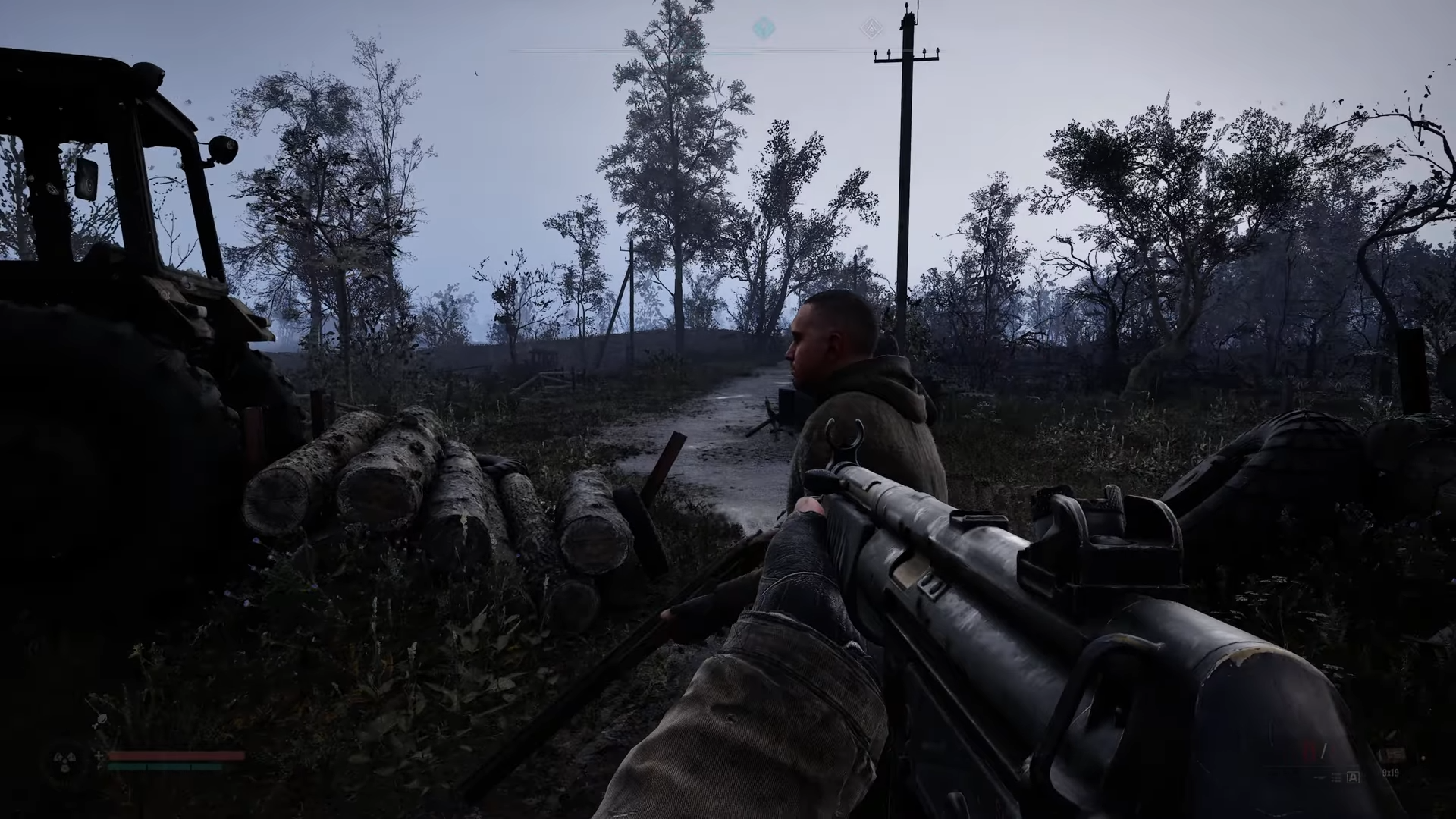Select the grey diamond compass marker
Viewport: 1456px width, 819px height.
pos(869,30)
